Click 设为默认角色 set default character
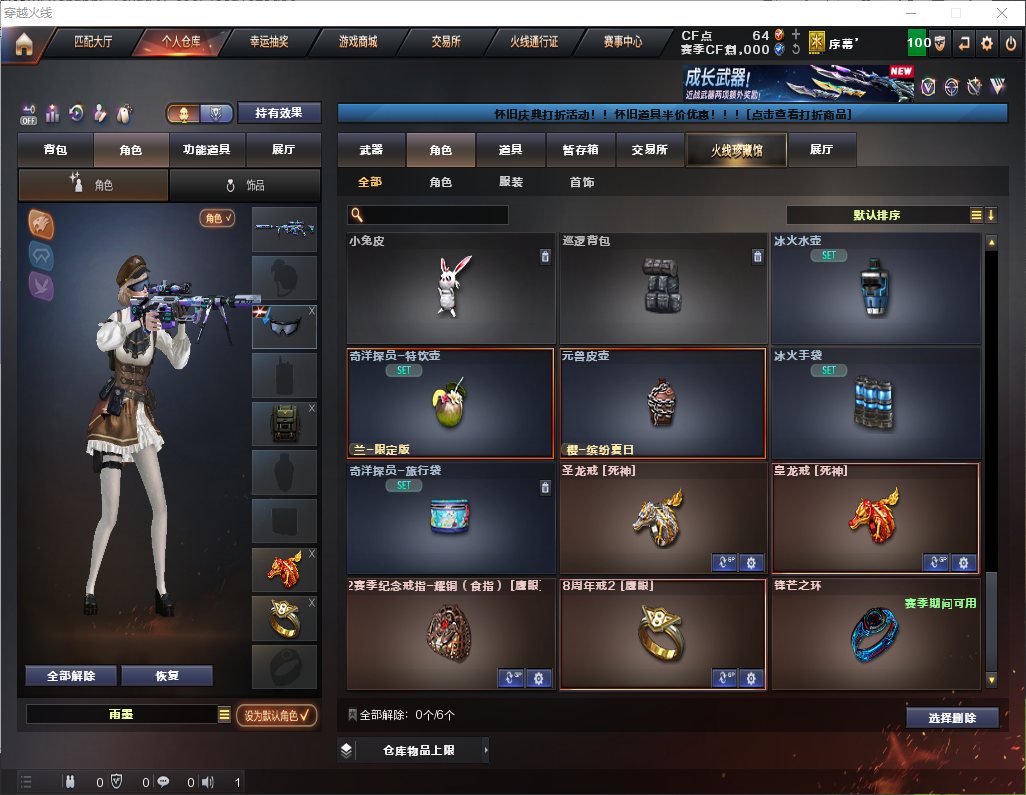 tap(277, 715)
